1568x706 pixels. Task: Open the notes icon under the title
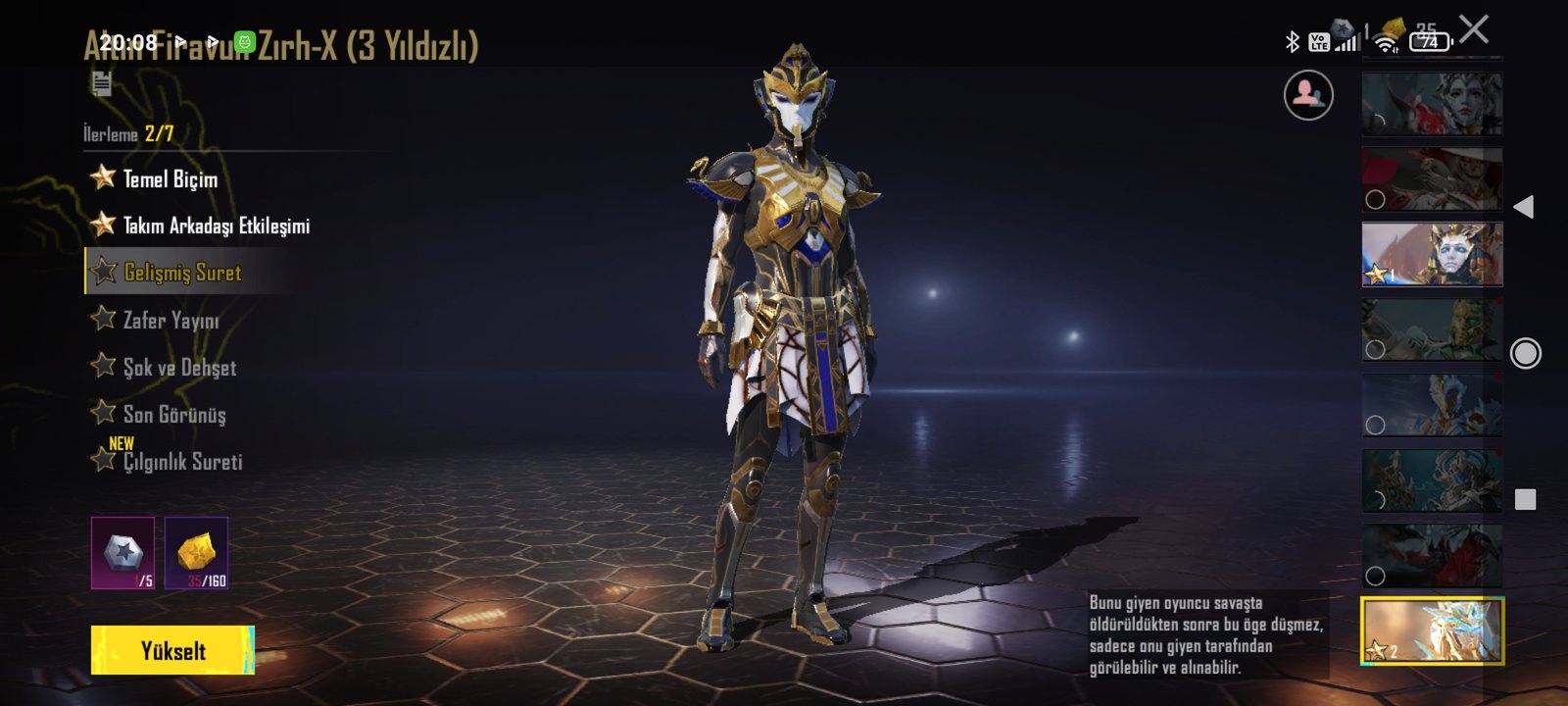pos(102,84)
